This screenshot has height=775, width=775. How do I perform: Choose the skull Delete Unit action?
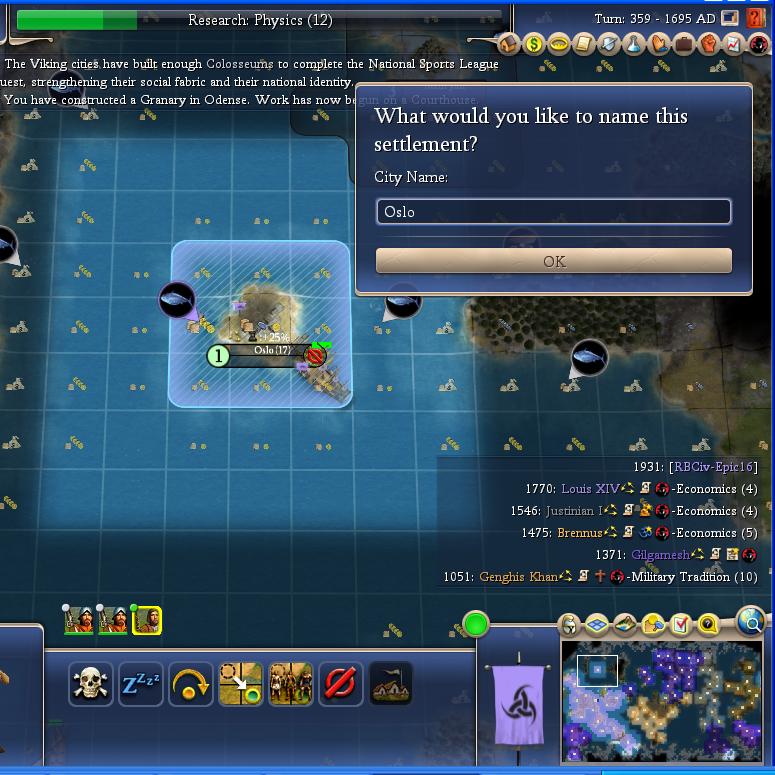tap(91, 685)
